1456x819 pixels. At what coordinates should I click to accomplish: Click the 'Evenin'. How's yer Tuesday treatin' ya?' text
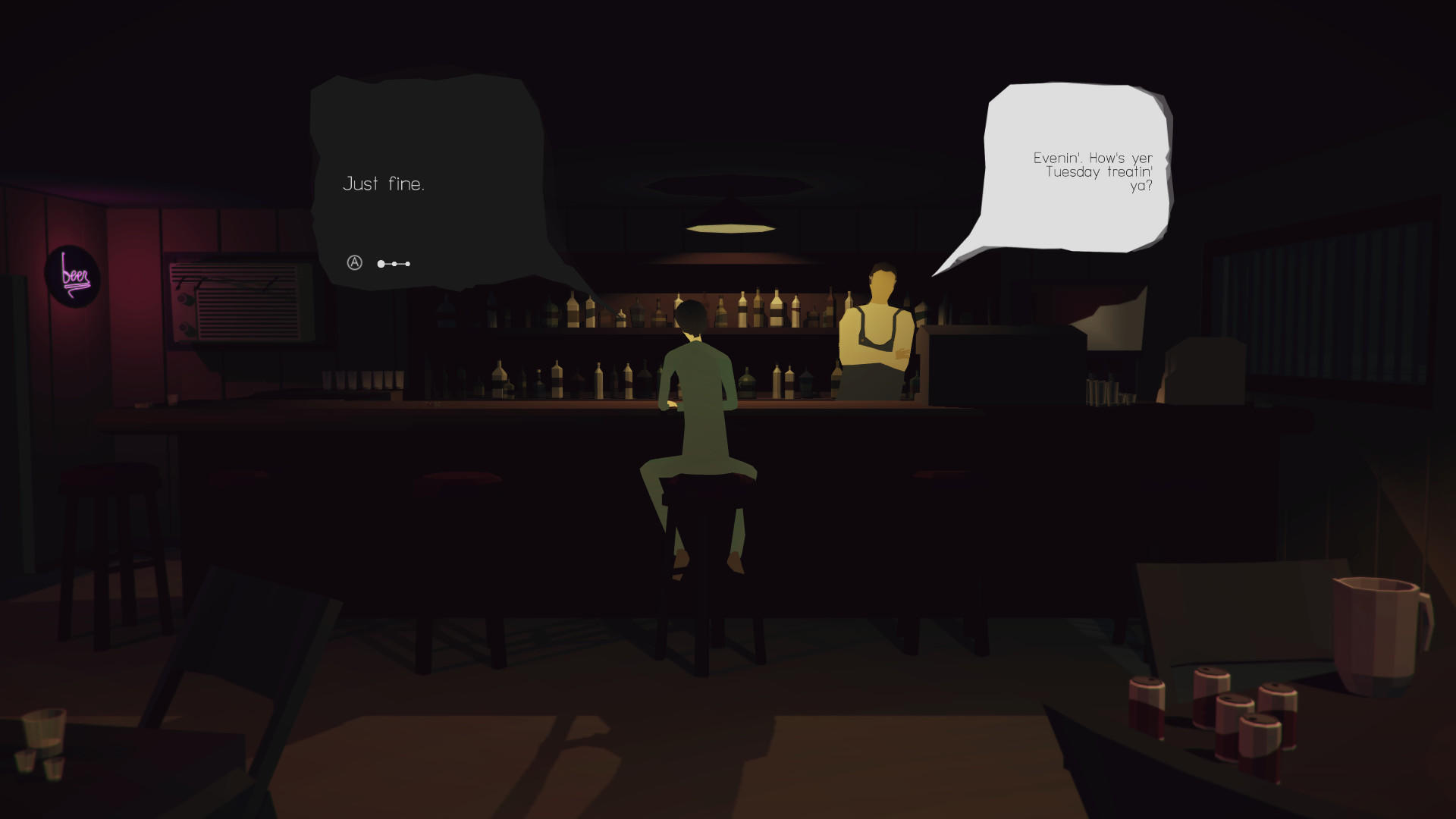[x=1094, y=172]
